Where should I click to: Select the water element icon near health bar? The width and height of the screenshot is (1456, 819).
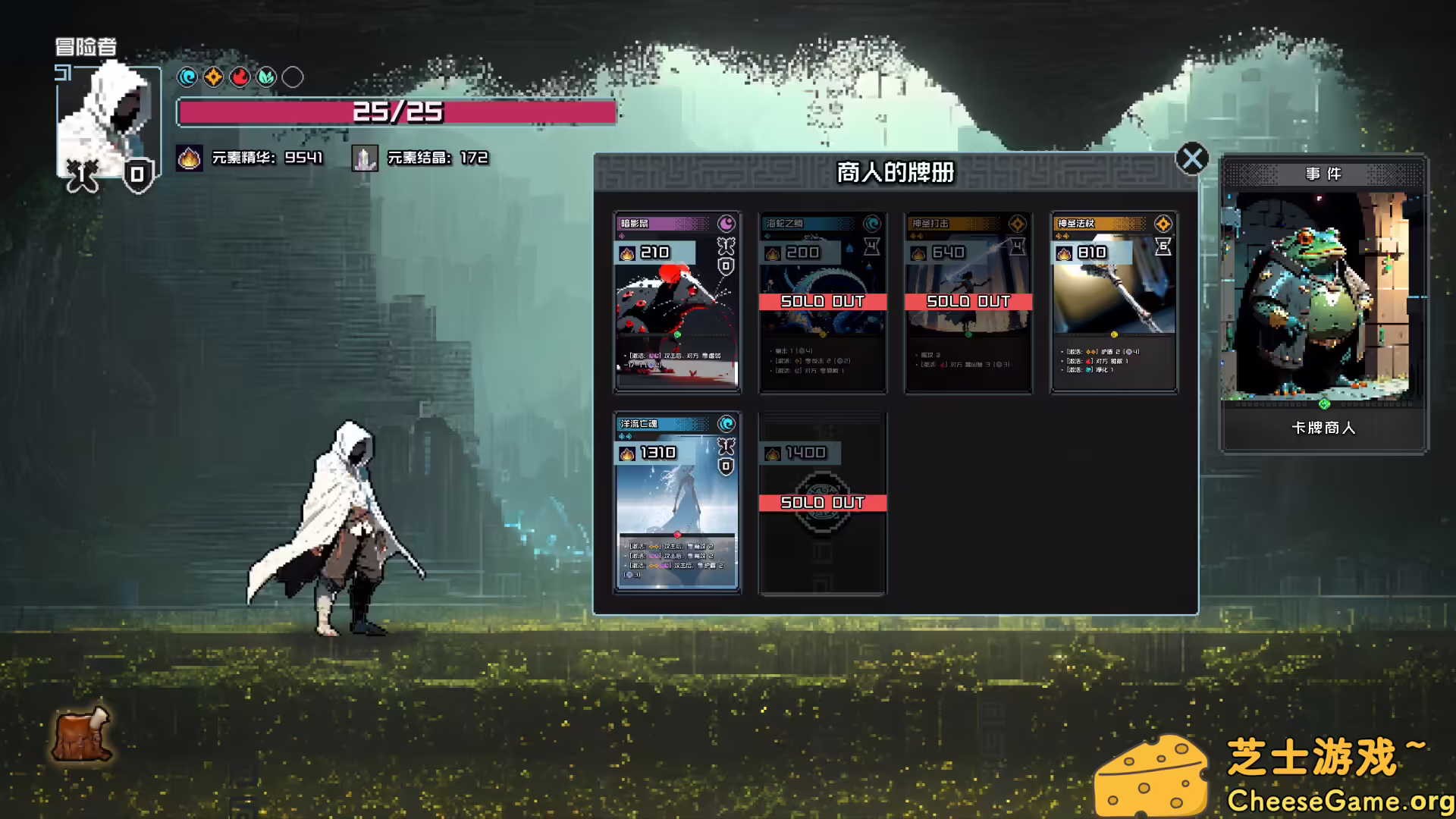pyautogui.click(x=187, y=77)
